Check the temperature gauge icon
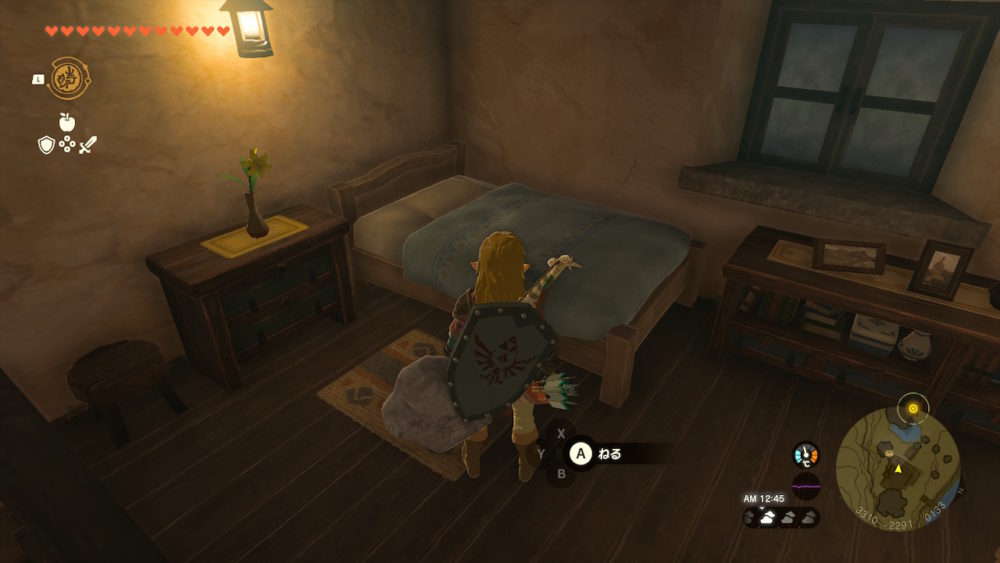Viewport: 1000px width, 563px height. coord(806,455)
